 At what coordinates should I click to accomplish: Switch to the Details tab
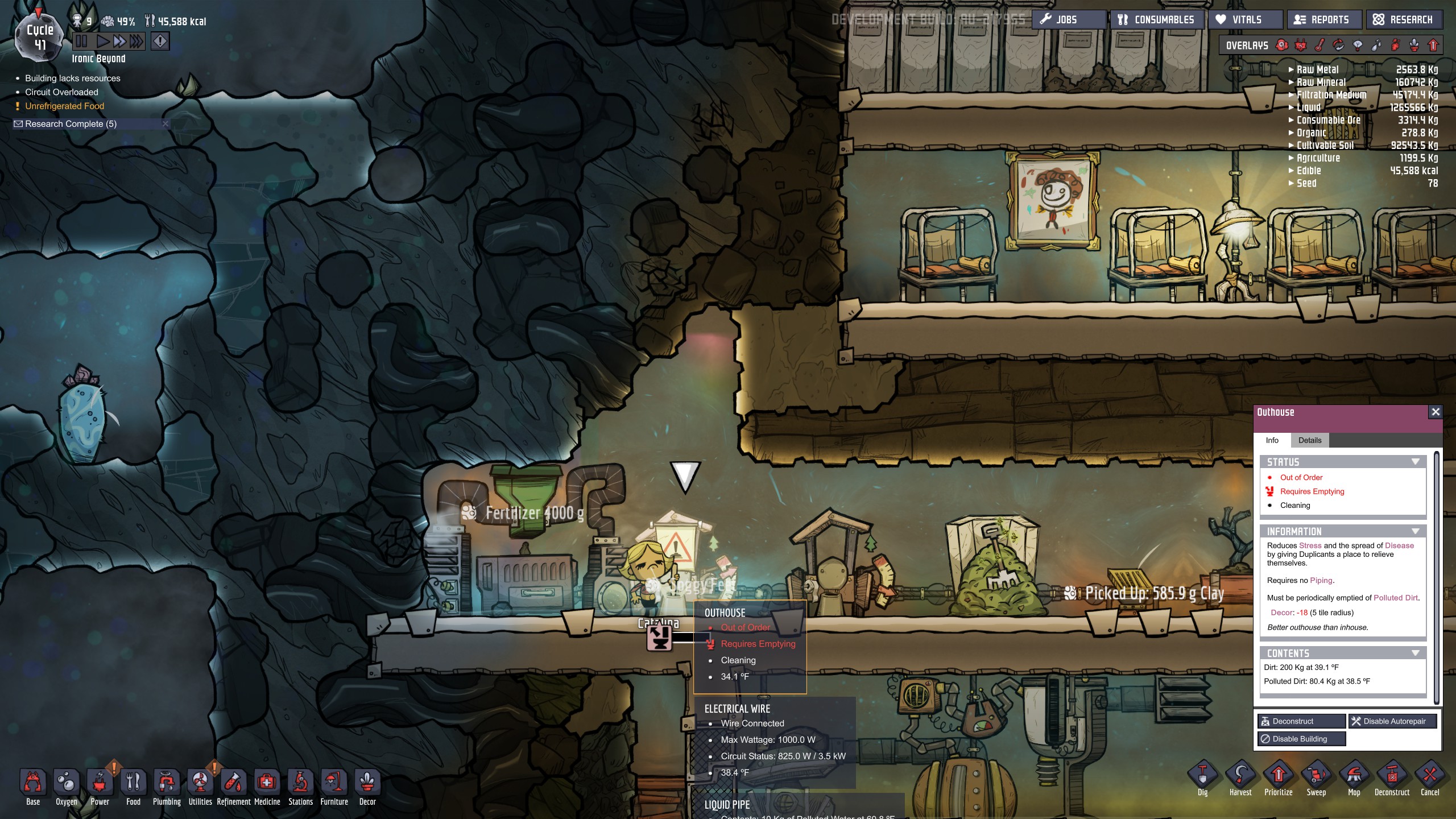(x=1310, y=440)
